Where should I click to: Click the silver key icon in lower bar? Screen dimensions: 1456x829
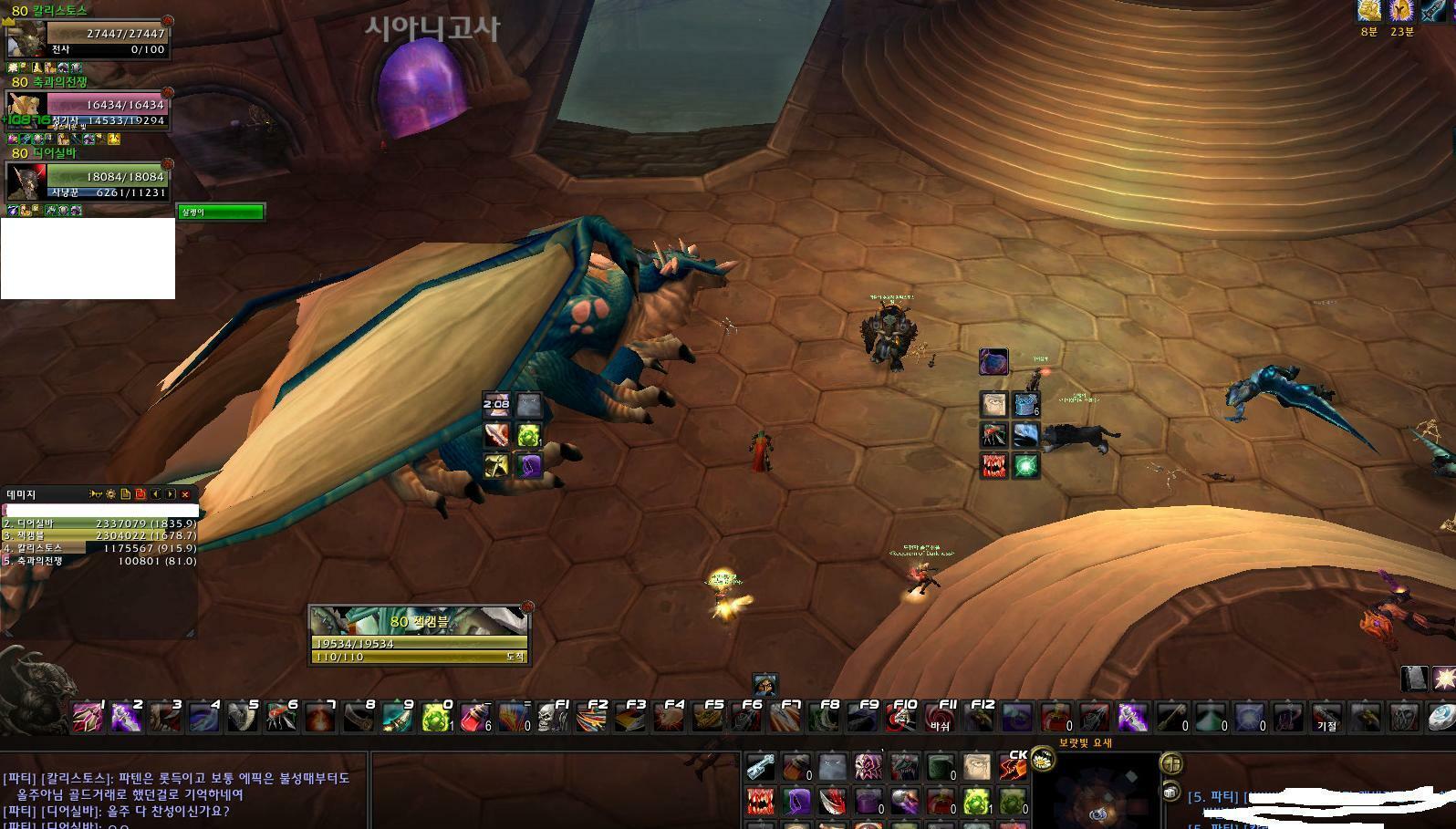(x=760, y=768)
